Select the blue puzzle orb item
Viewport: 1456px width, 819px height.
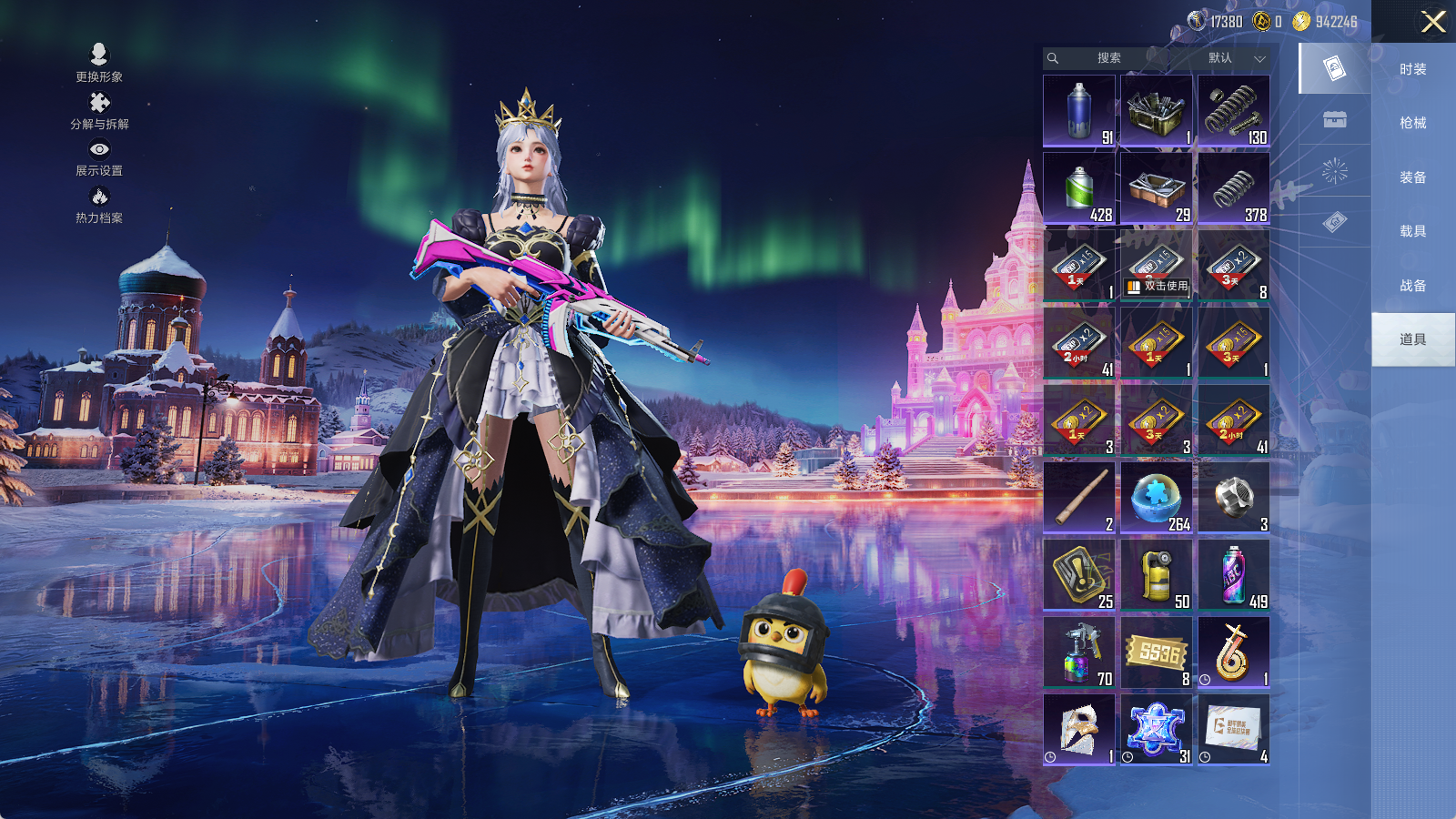coord(1156,497)
